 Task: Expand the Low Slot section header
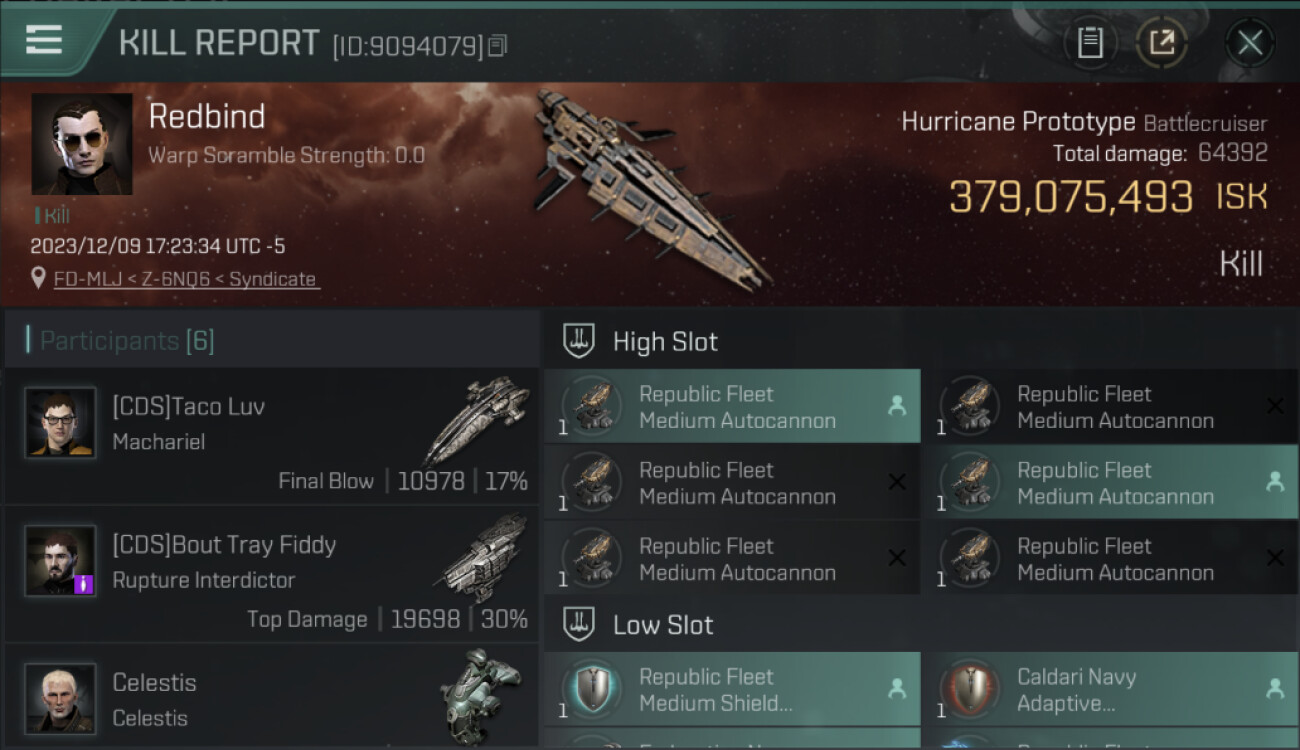click(x=663, y=626)
